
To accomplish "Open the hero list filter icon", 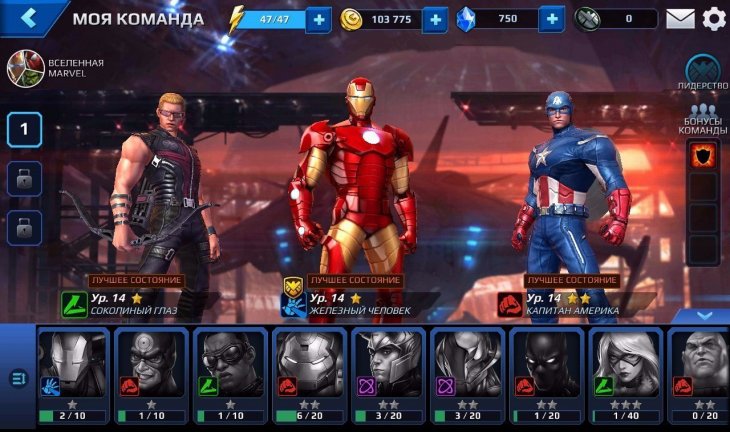I will coord(17,378).
